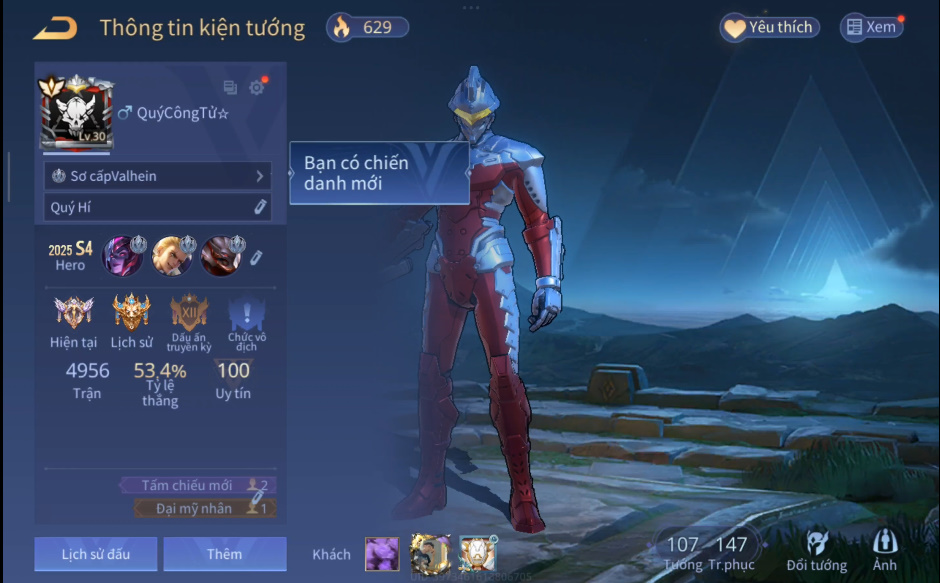Edit the featured heroes with pencil icon
Image resolution: width=940 pixels, height=583 pixels.
coord(256,257)
